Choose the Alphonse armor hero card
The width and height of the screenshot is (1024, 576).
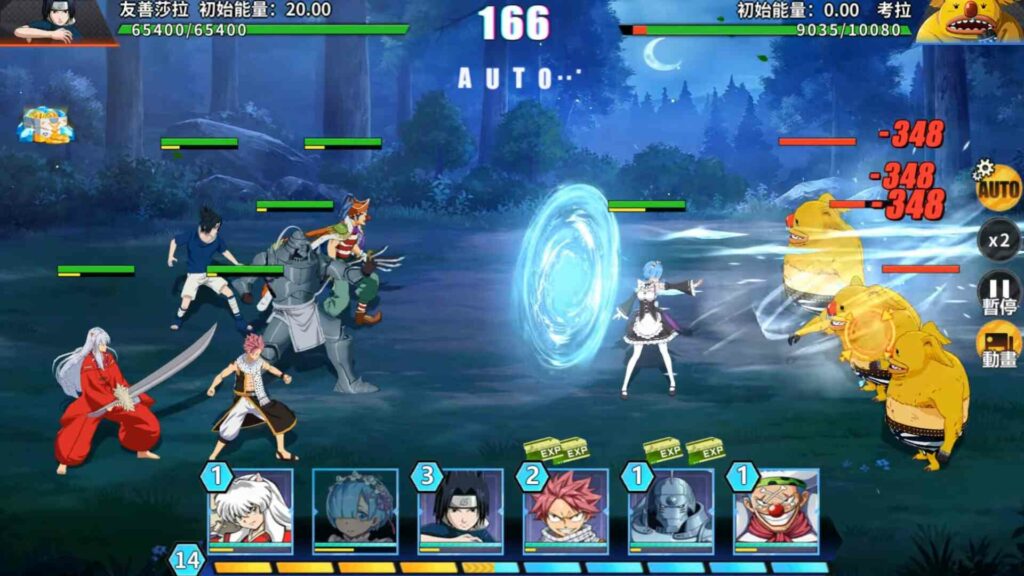click(670, 508)
